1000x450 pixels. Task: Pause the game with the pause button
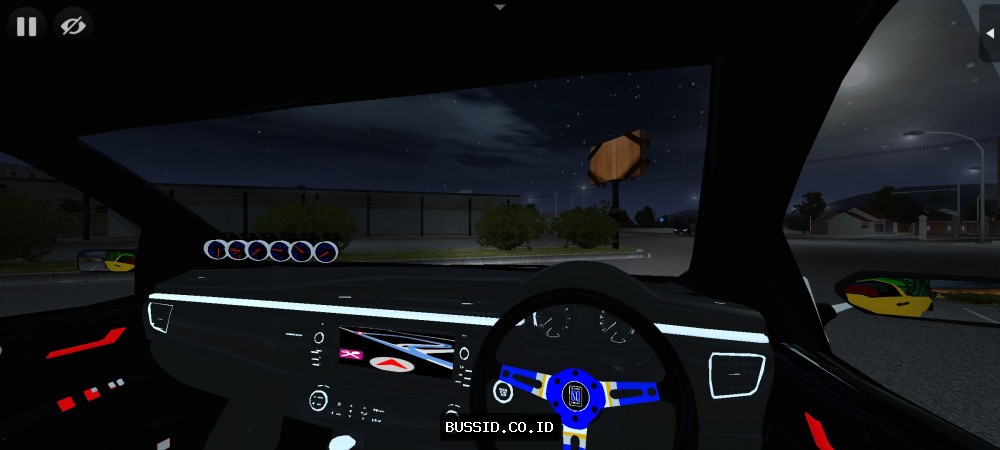click(x=26, y=26)
